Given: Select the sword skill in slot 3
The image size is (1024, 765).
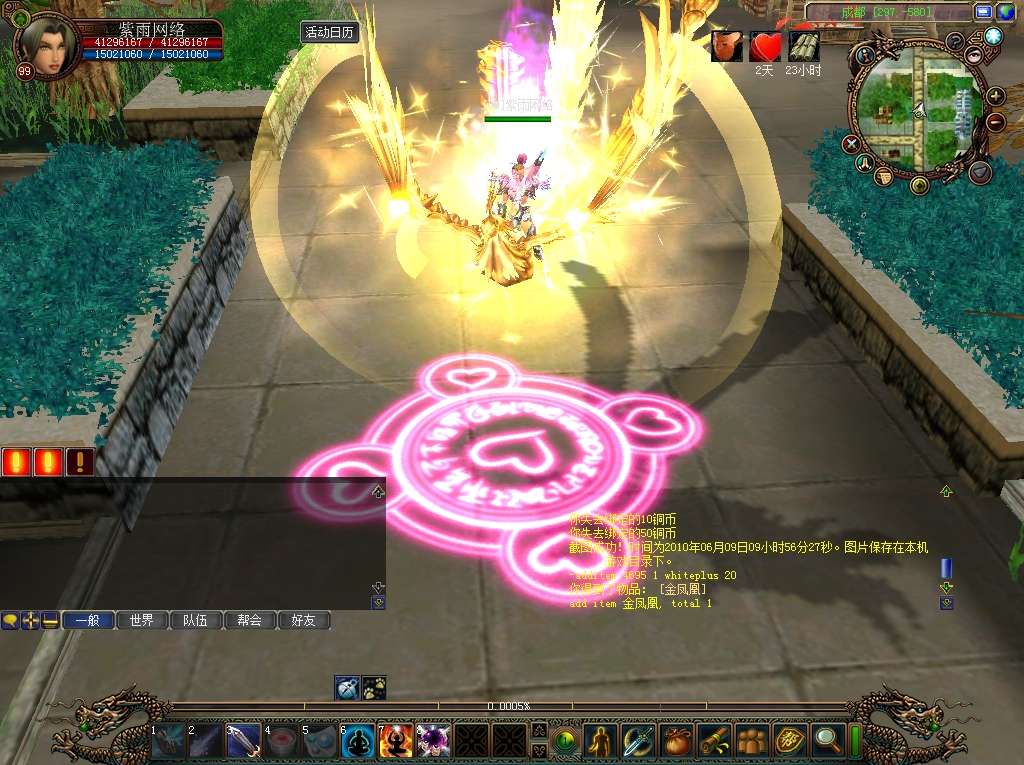Looking at the screenshot, I should coord(244,741).
